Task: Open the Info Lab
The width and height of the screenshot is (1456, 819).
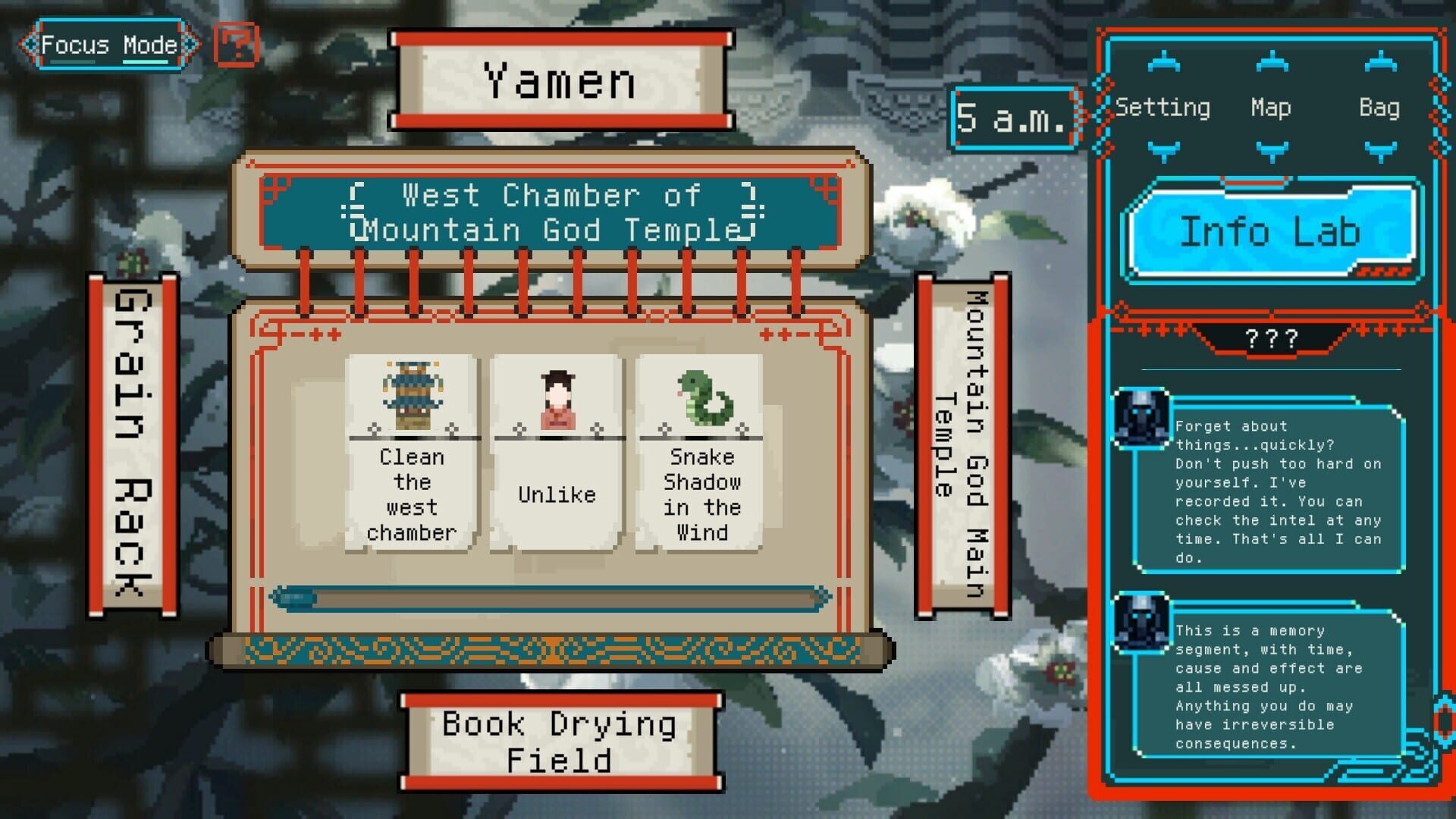Action: (x=1272, y=233)
